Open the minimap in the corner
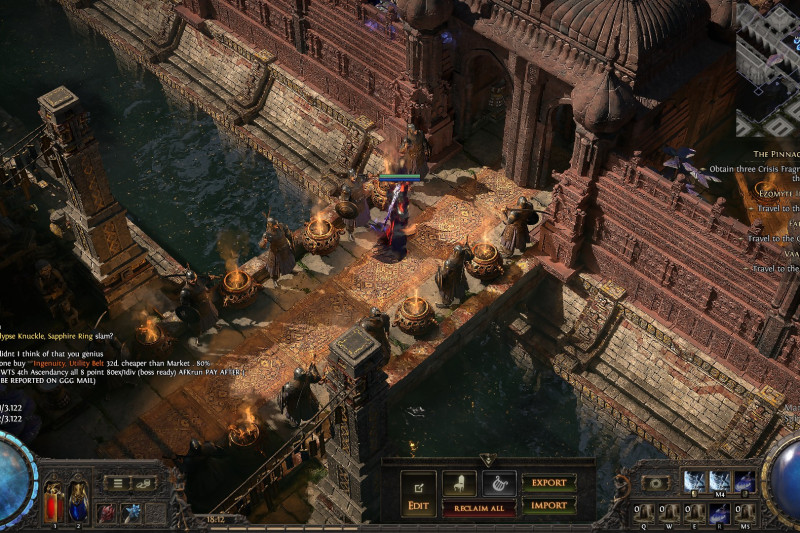 pos(768,68)
